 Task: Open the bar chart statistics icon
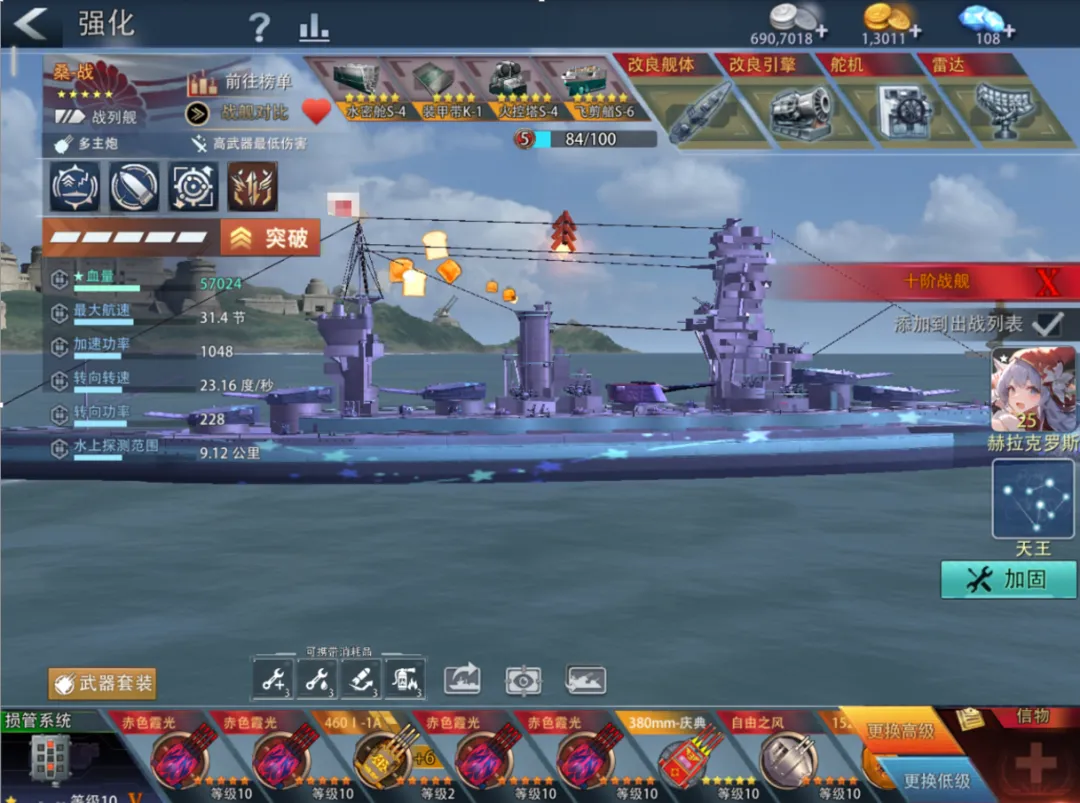(x=314, y=27)
